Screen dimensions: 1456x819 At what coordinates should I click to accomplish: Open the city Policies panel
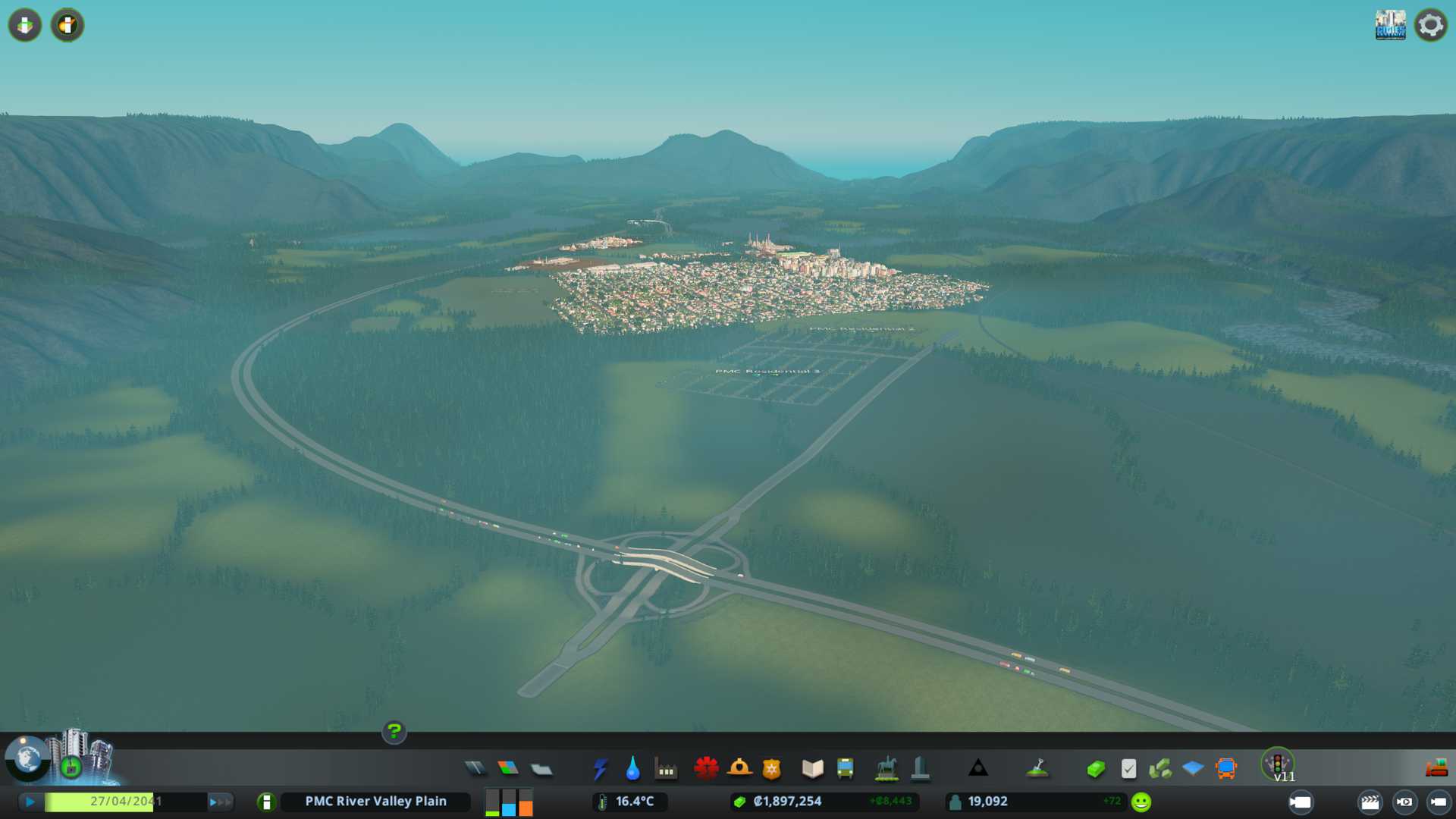click(1128, 769)
